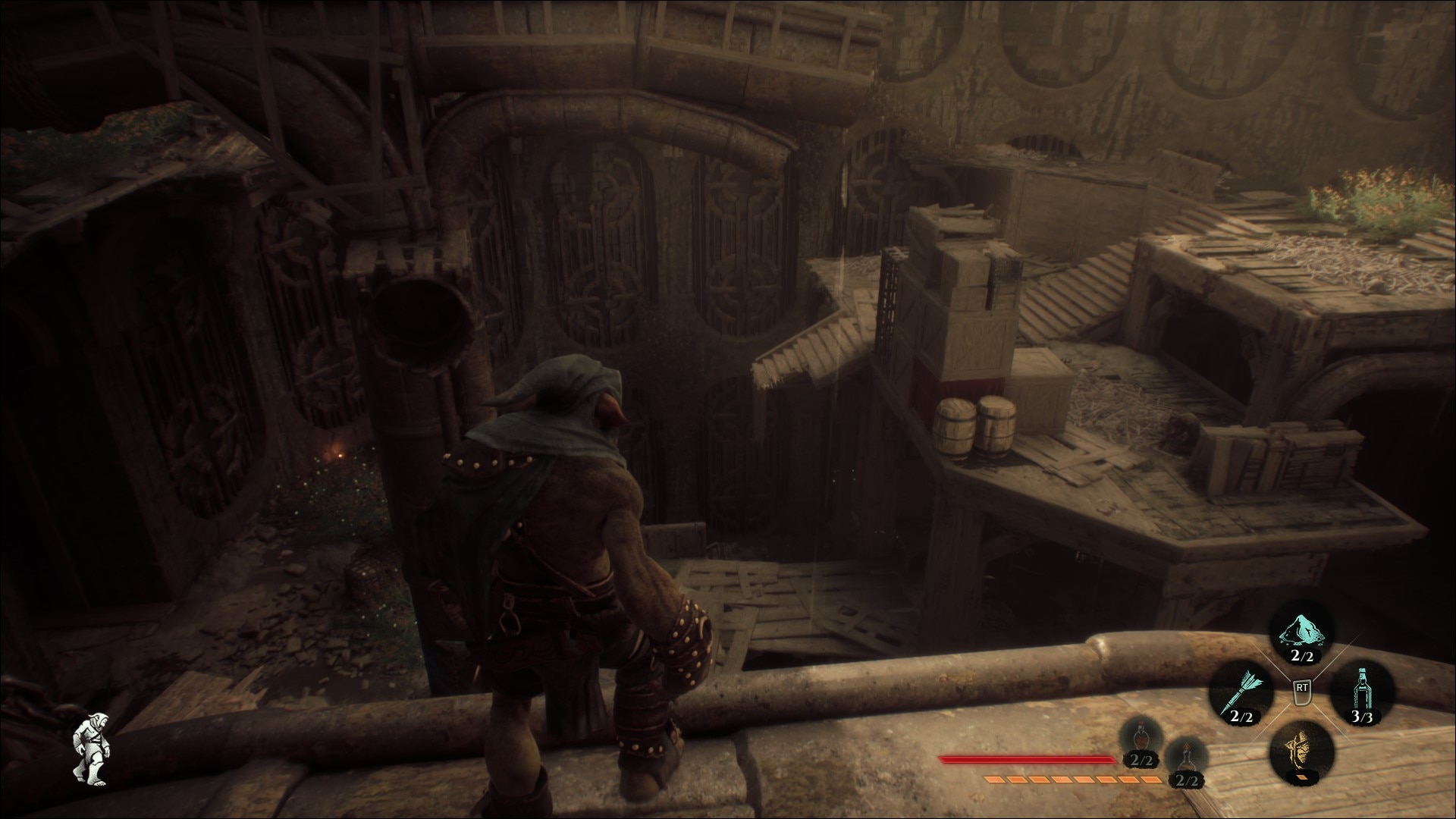Use the red life potion
The width and height of the screenshot is (1456, 819).
pos(1141,740)
